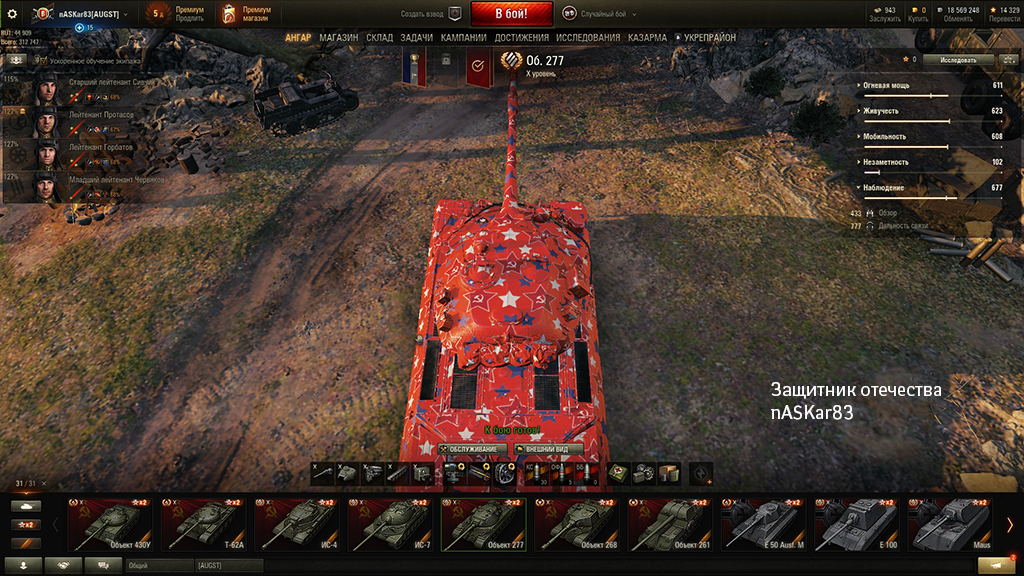1024x576 pixels.
Task: Start the battle with the red В бой! button
Action: [x=511, y=14]
